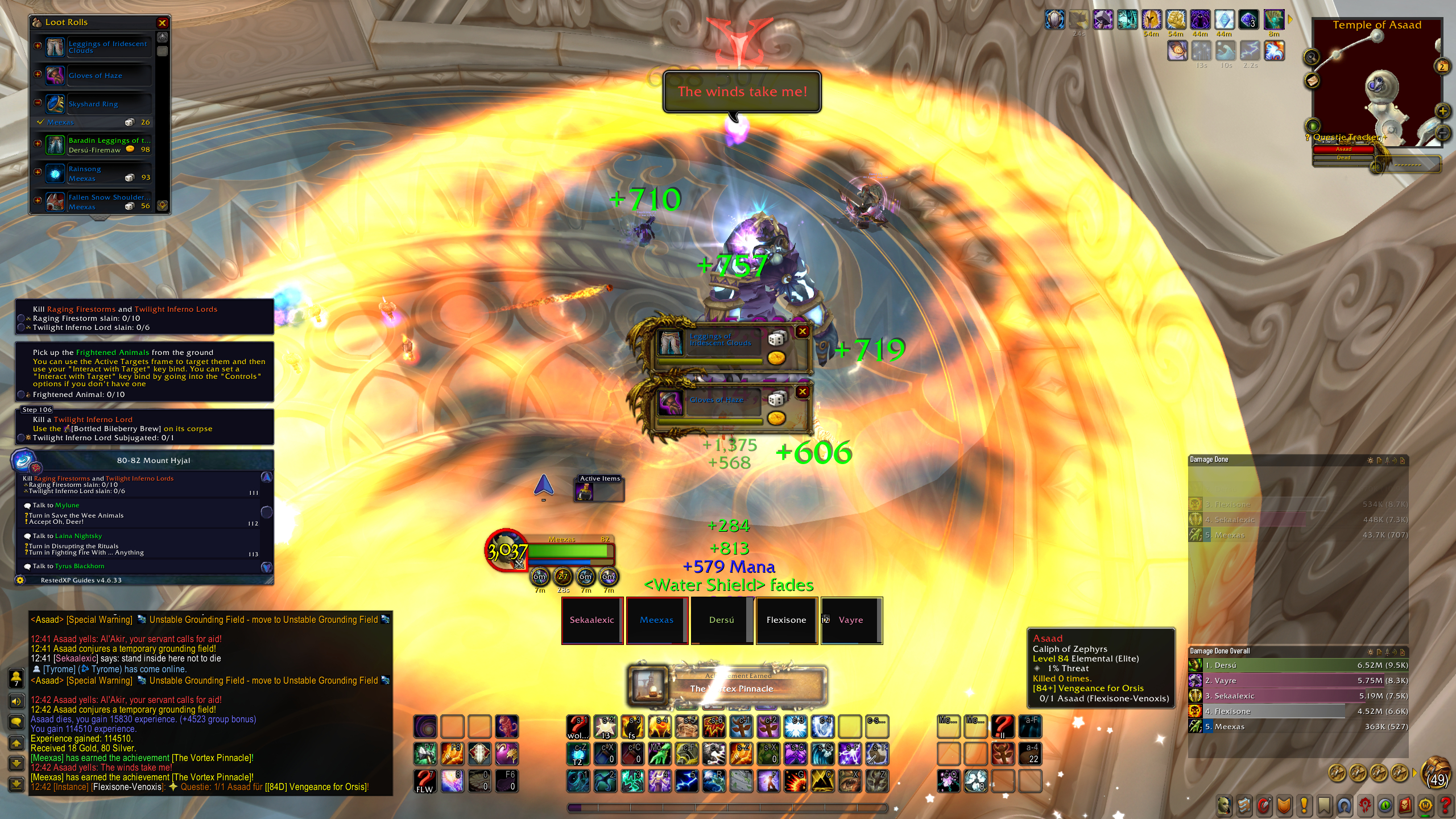Open The Vortex Pinnacle achievement alert

731,685
